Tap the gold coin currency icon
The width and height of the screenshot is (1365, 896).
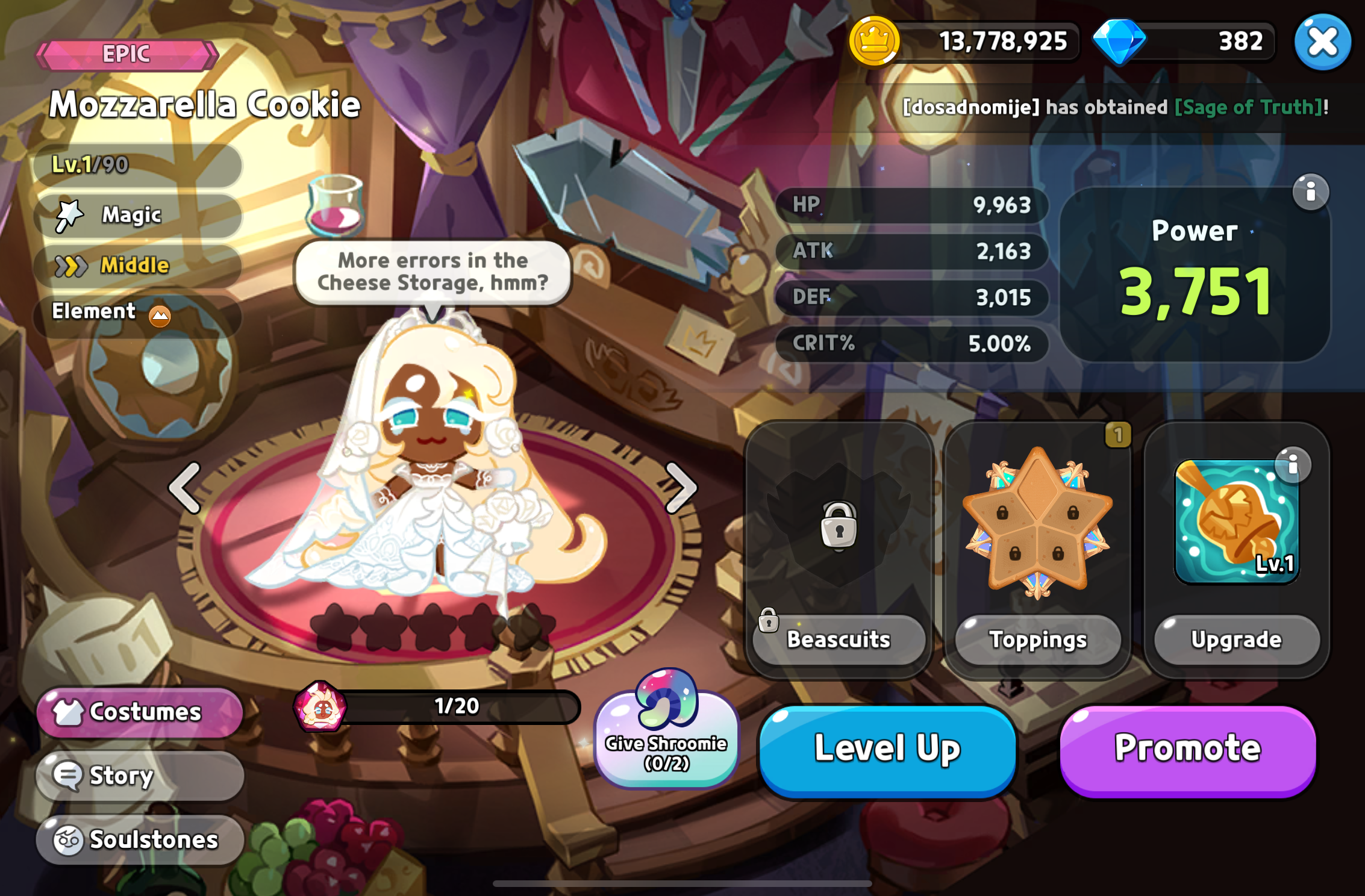873,42
